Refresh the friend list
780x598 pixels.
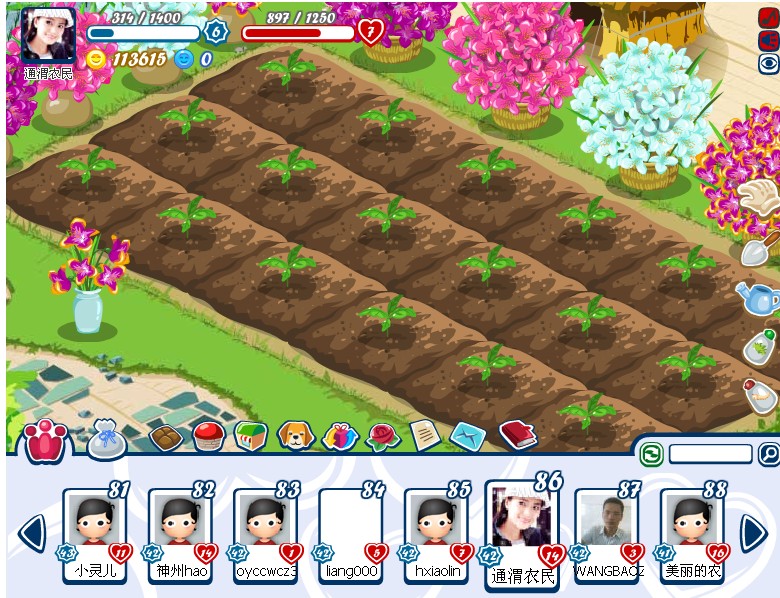(x=652, y=454)
